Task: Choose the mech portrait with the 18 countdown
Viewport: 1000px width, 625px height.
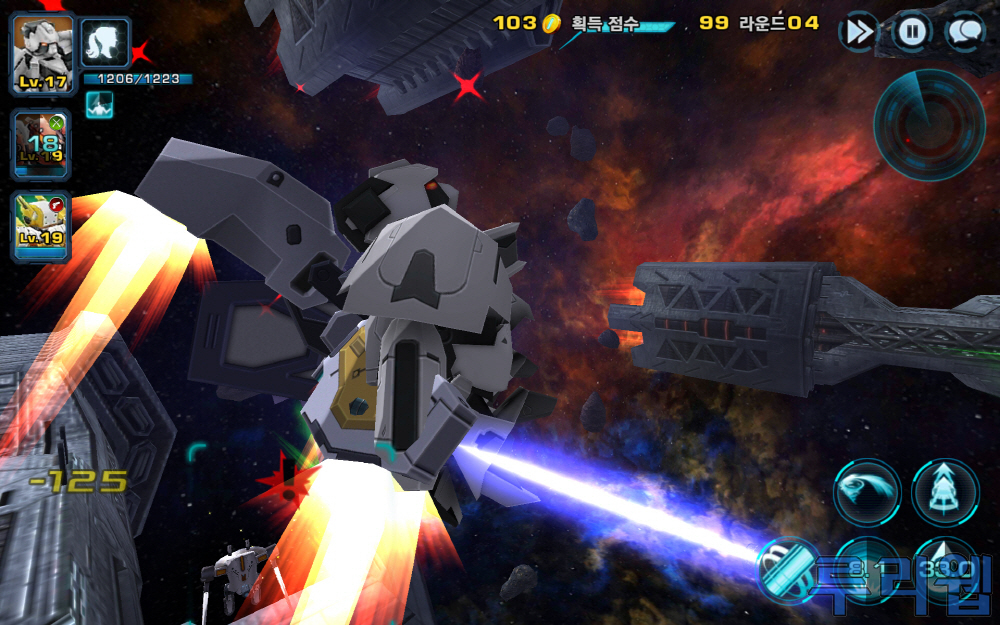Action: [x=42, y=143]
